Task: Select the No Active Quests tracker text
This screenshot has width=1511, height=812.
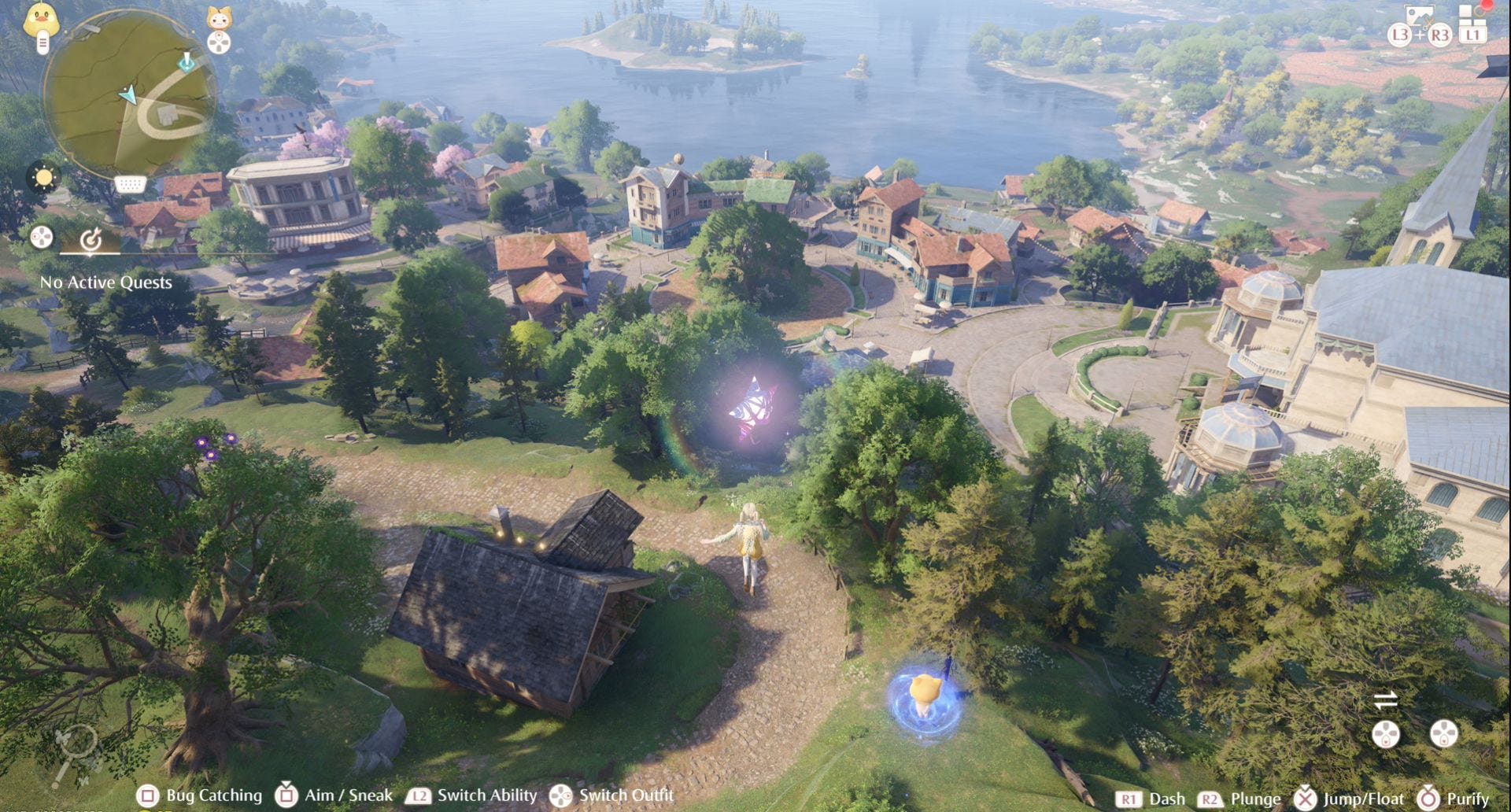Action: (106, 282)
